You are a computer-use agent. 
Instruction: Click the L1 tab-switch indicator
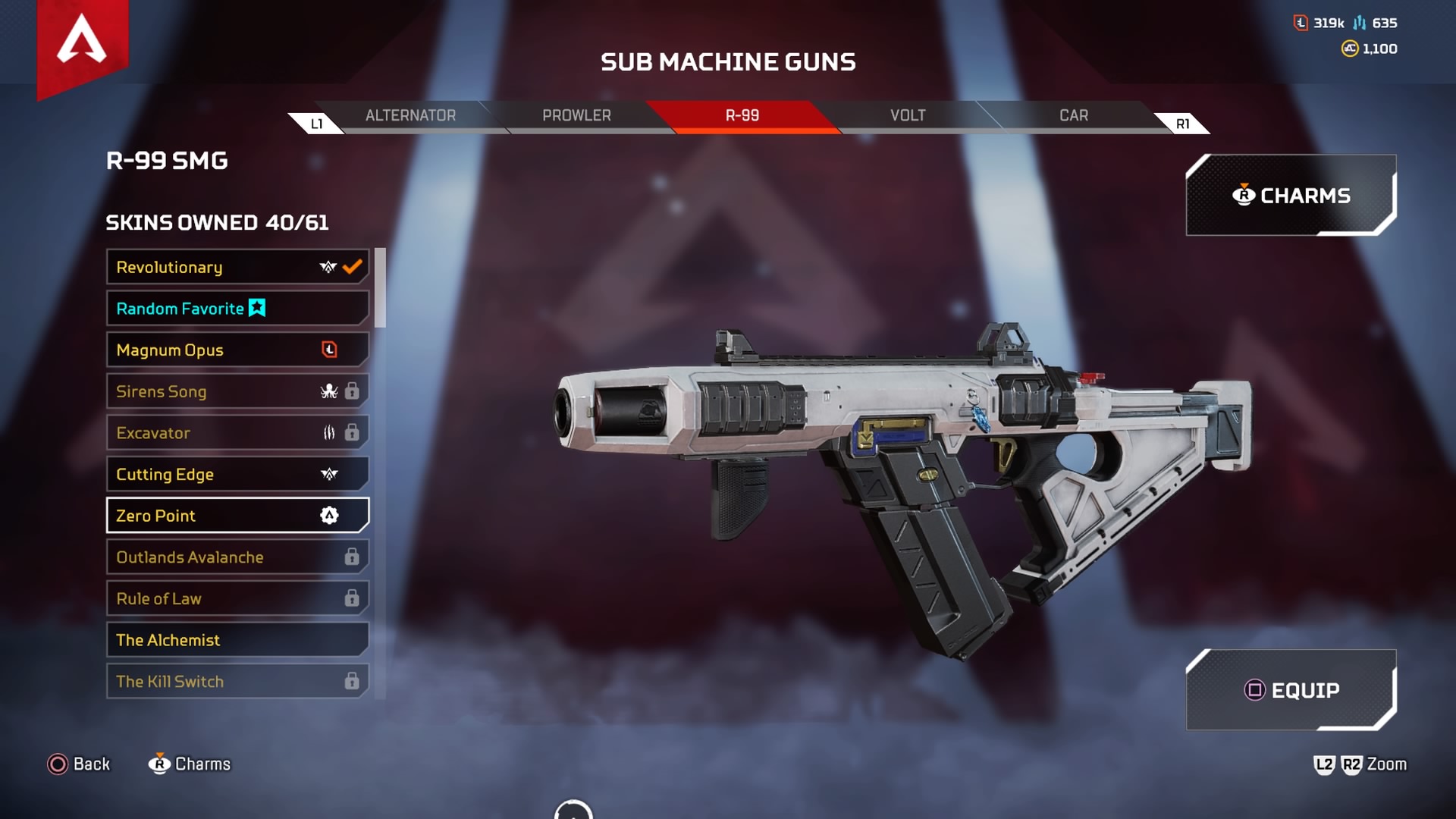(318, 121)
